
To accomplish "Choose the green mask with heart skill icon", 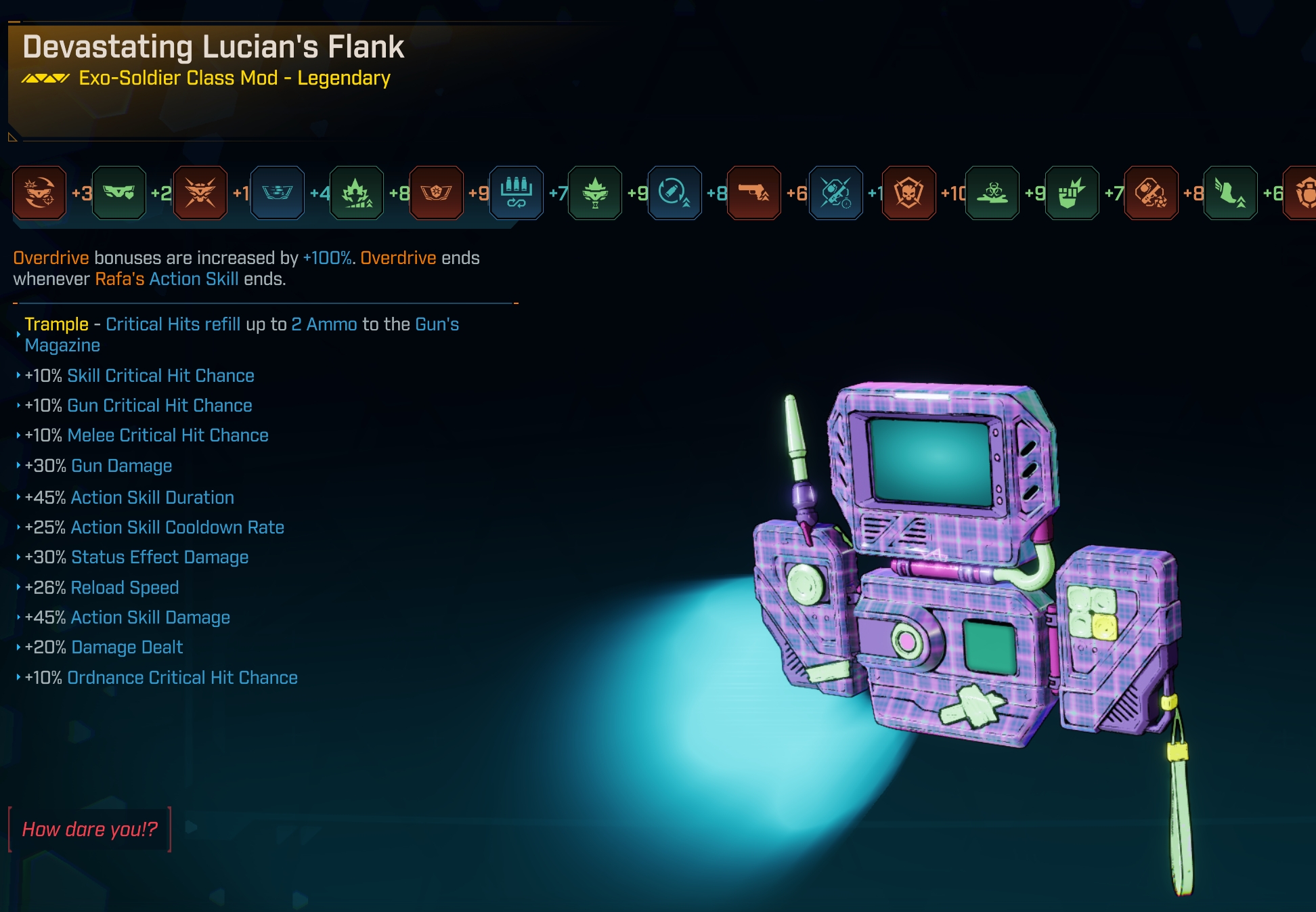I will point(119,193).
